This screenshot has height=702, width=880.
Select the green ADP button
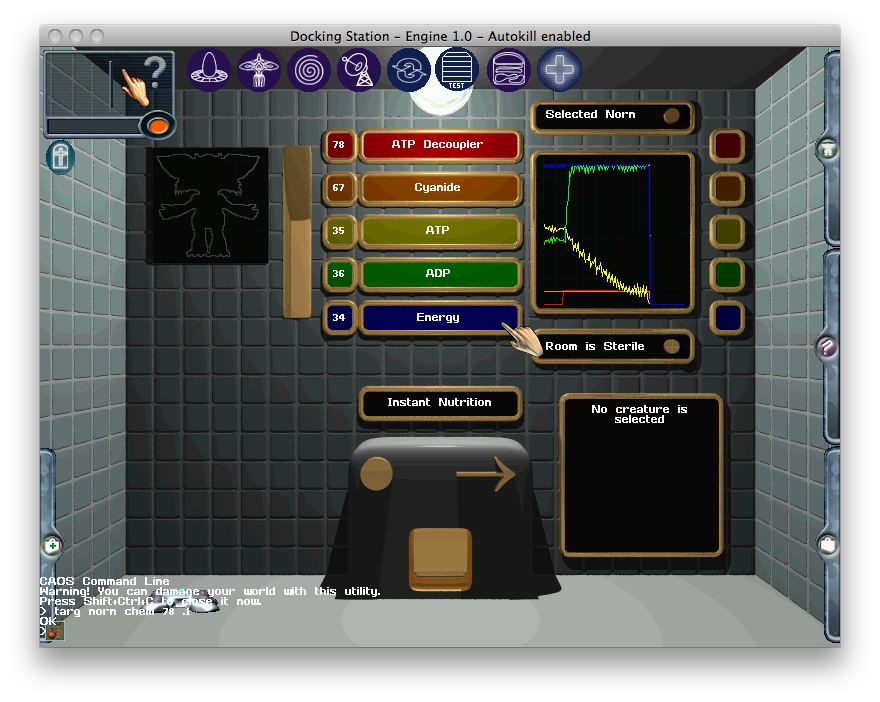[x=440, y=274]
